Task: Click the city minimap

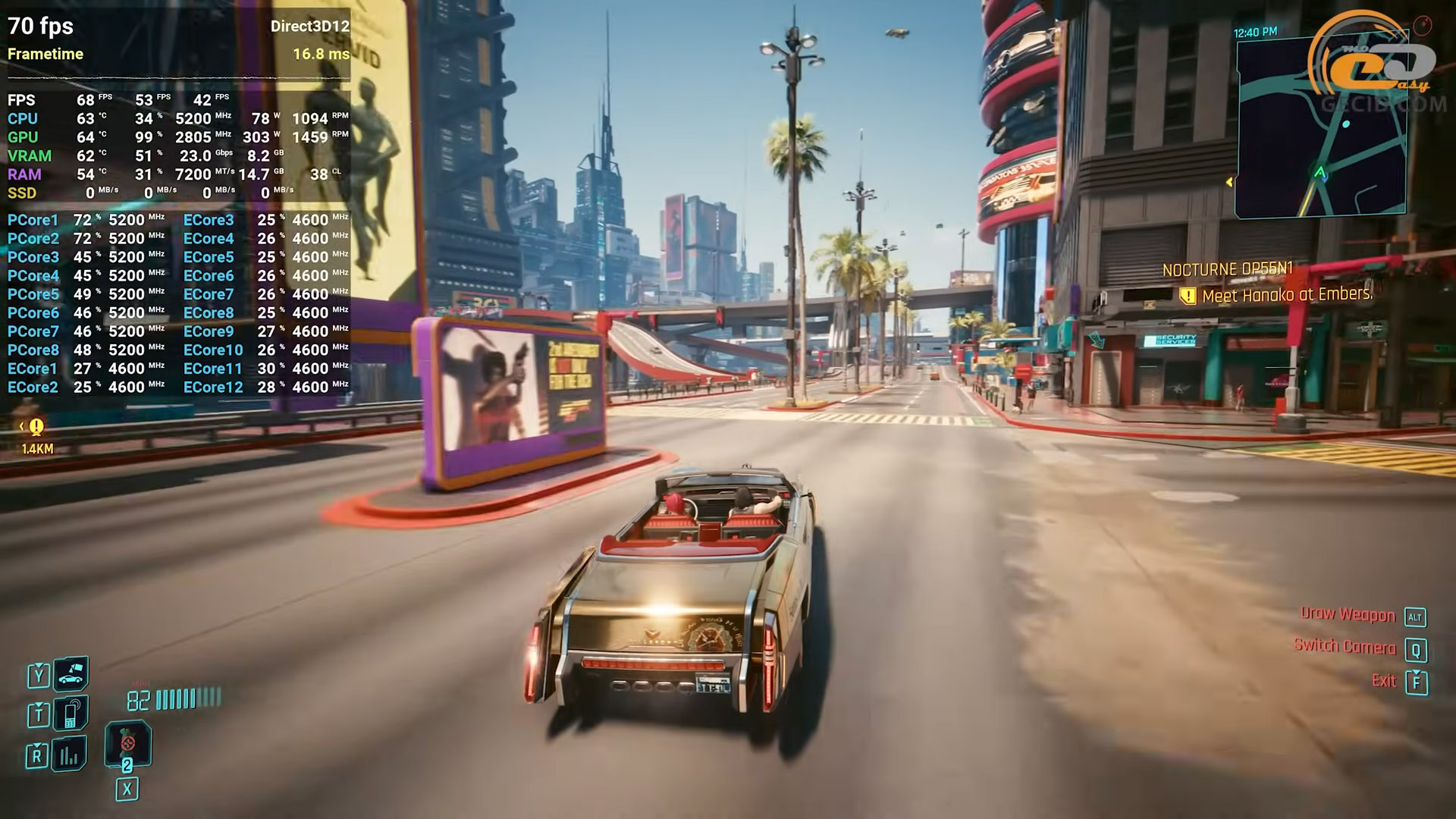Action: point(1320,129)
